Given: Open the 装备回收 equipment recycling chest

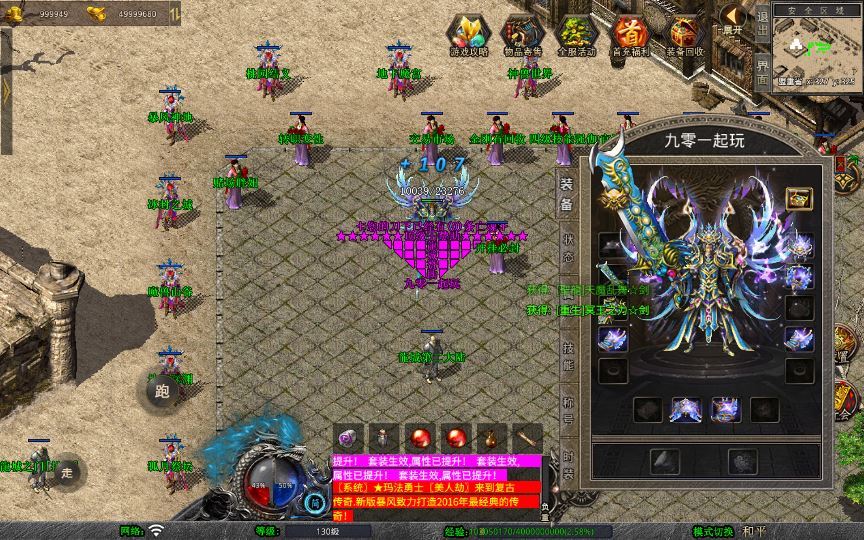Looking at the screenshot, I should tap(685, 34).
